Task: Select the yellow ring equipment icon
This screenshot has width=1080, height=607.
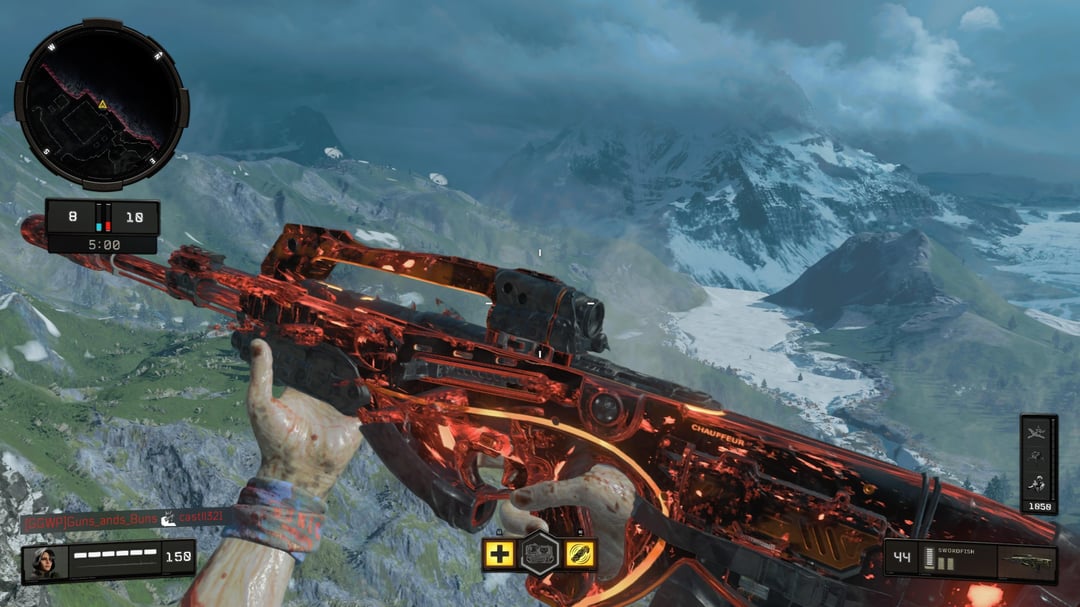Action: (580, 554)
